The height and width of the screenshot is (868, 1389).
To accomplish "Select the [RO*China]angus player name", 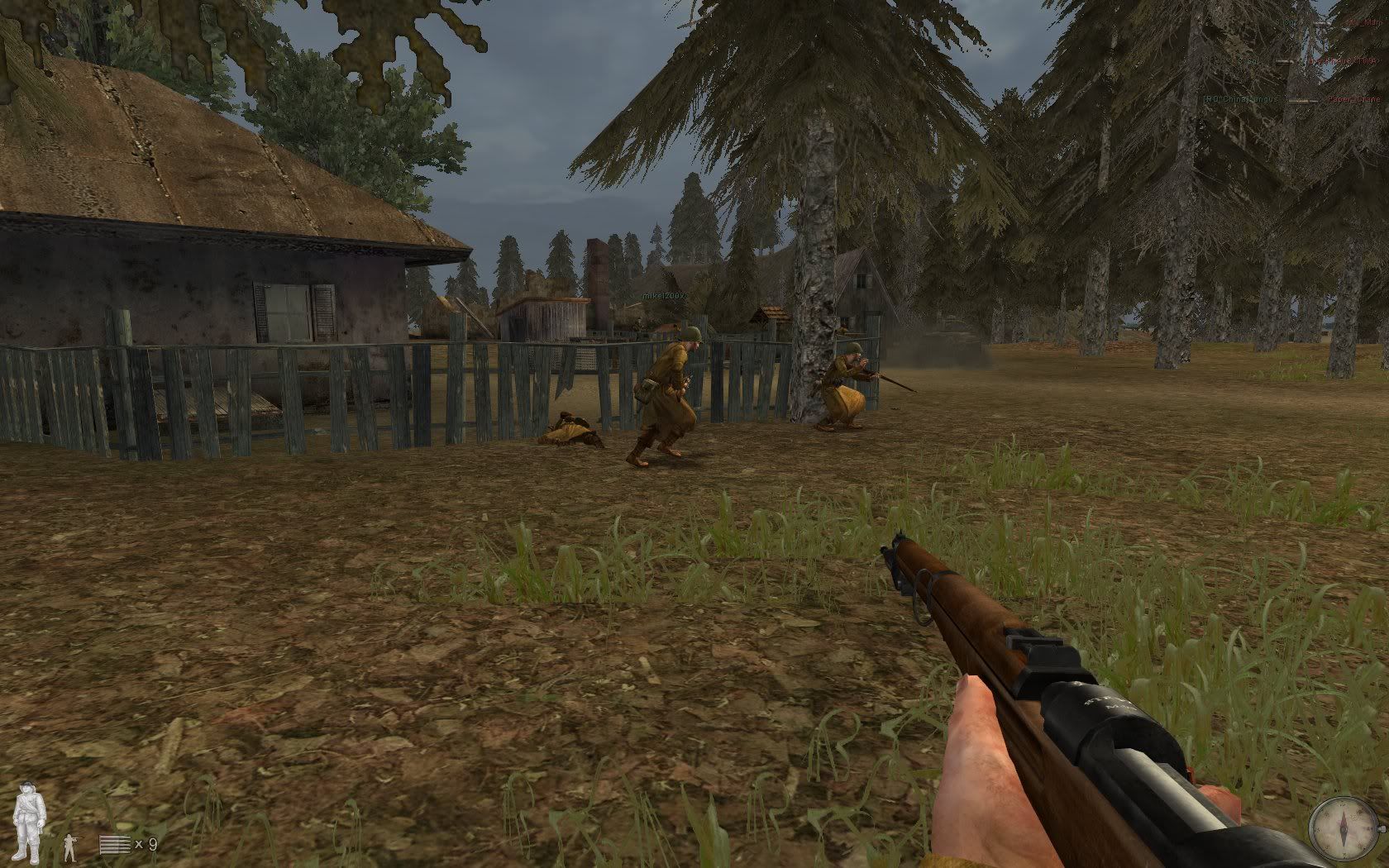I will pos(1240,99).
